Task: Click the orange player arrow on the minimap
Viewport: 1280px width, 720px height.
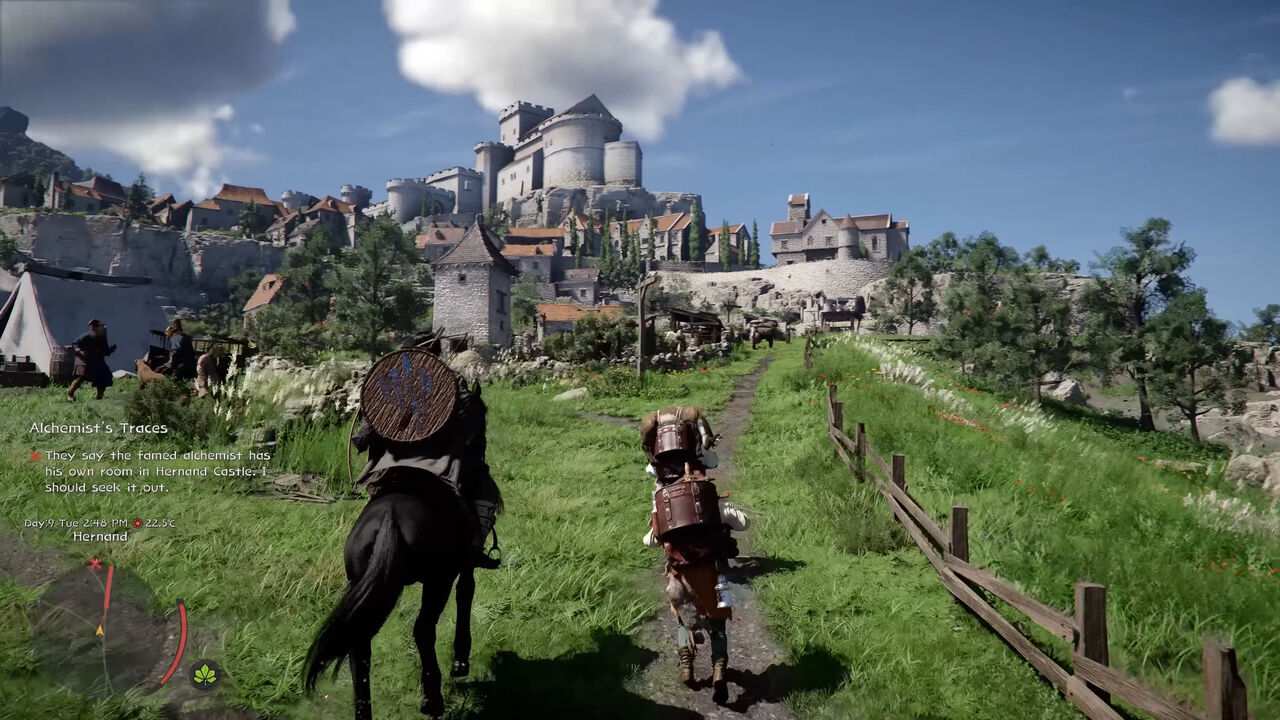Action: (99, 630)
